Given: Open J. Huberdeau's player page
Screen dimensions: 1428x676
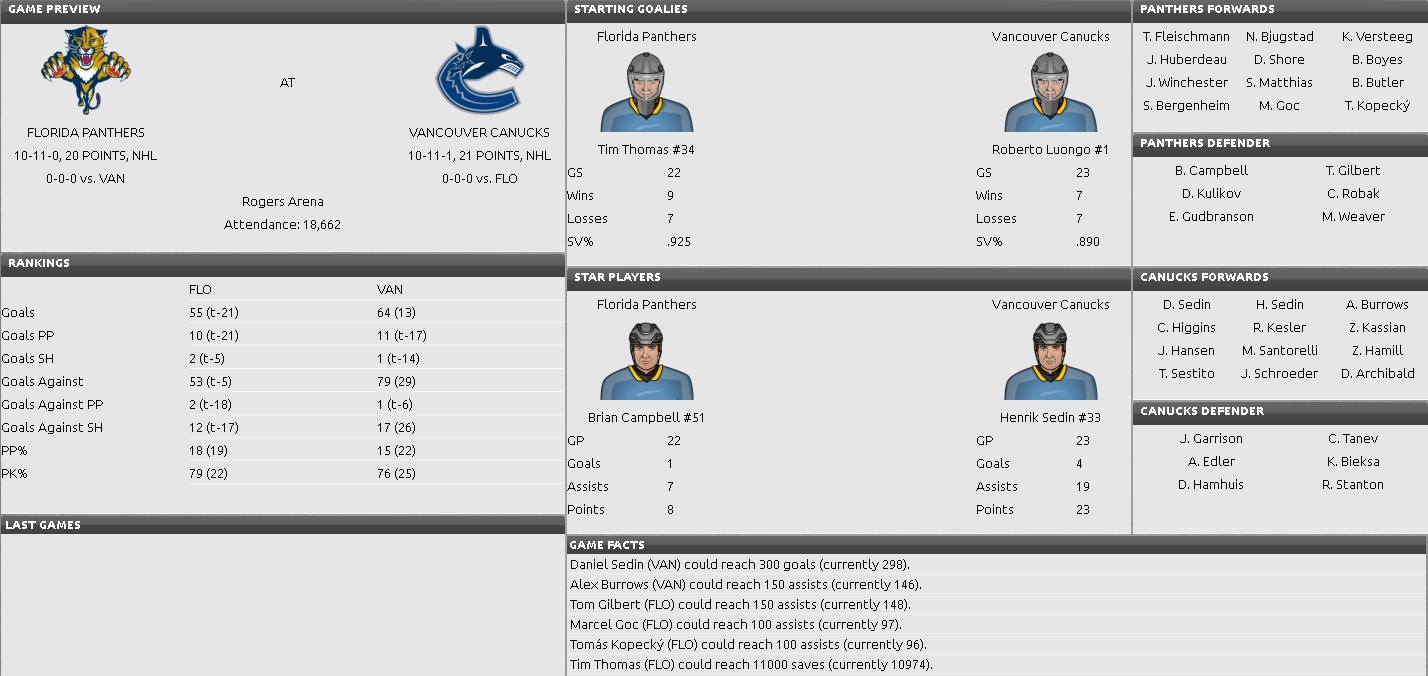Looking at the screenshot, I should (1186, 59).
